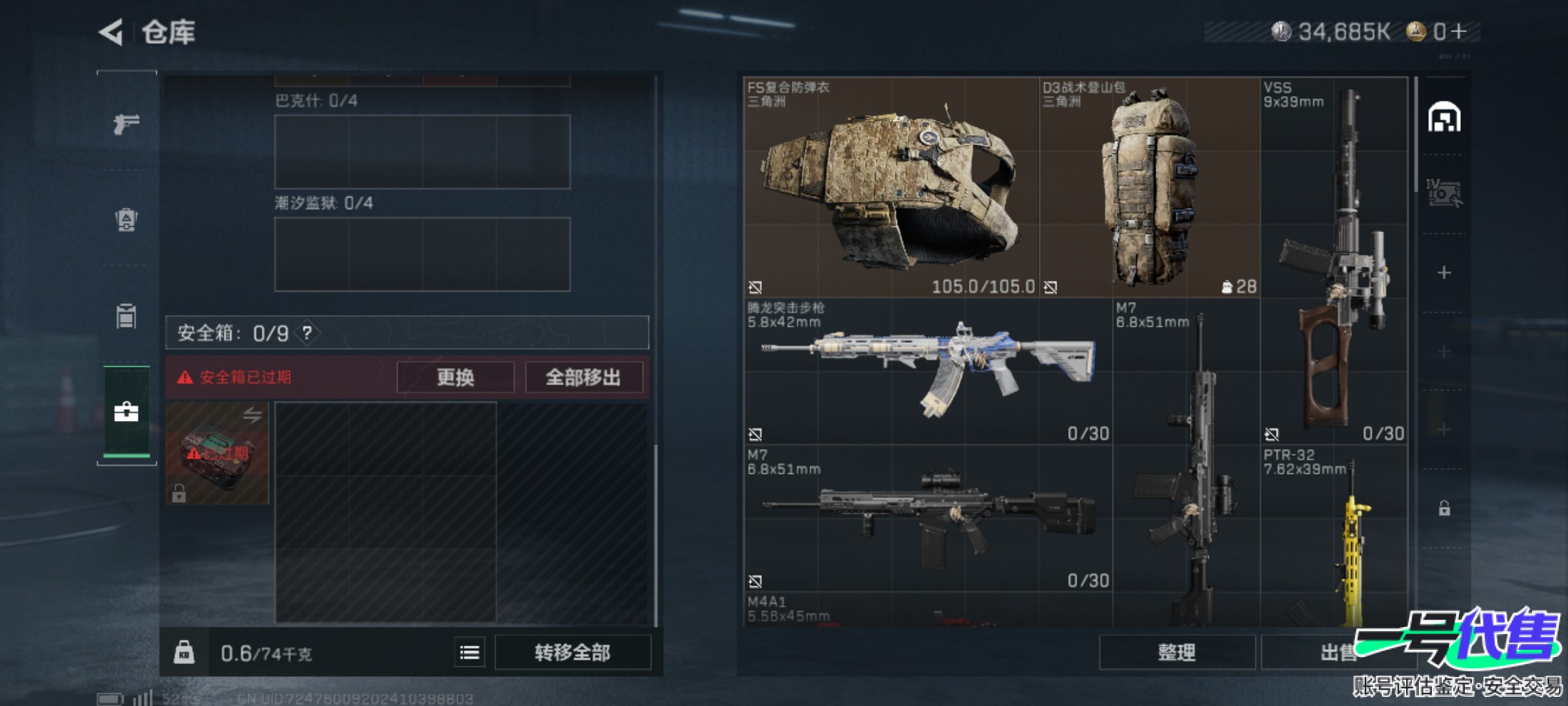This screenshot has width=1568, height=706.
Task: Sort the stash with 整理
Action: coord(1177,652)
